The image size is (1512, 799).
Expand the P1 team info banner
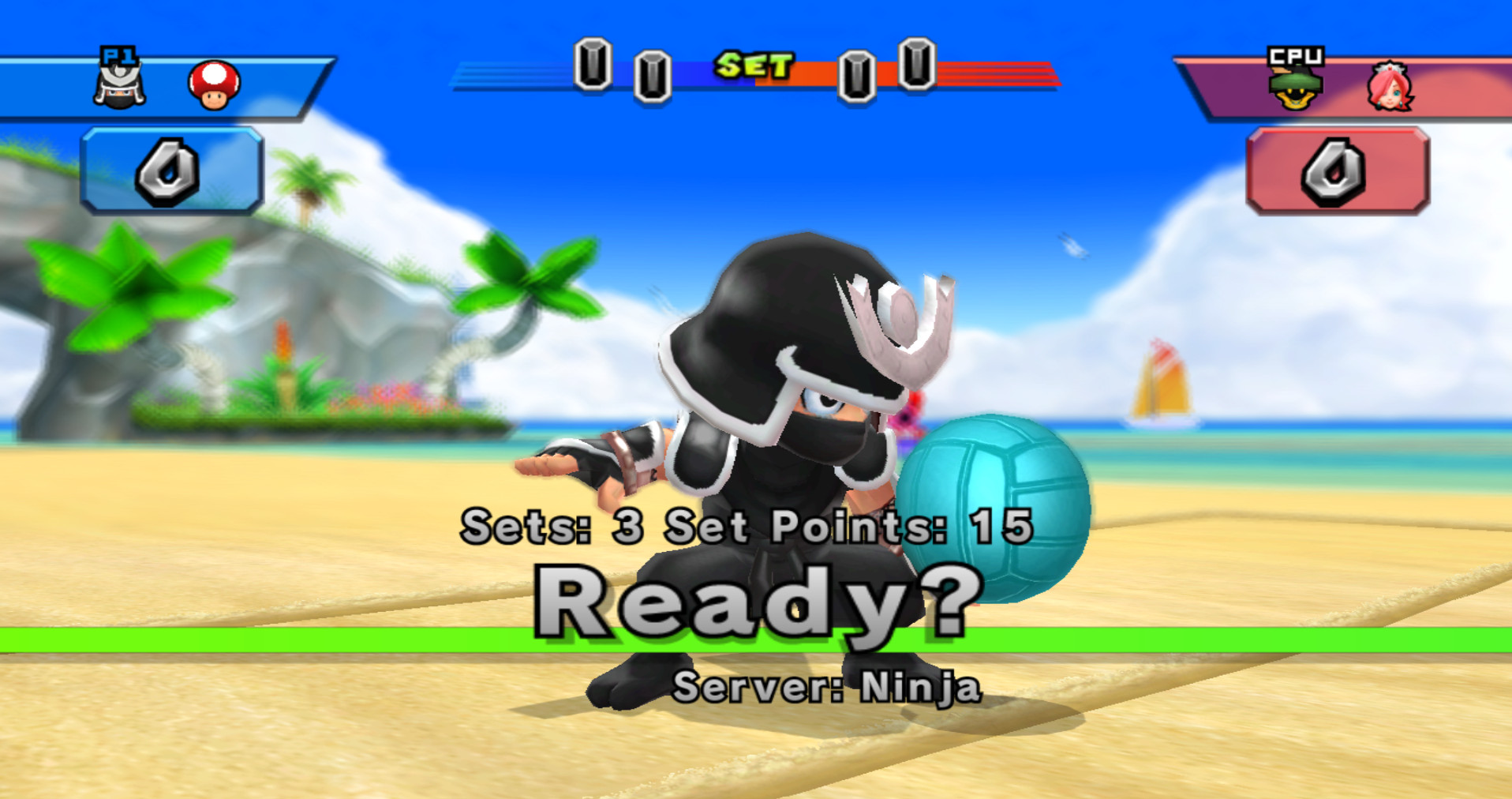click(x=158, y=87)
